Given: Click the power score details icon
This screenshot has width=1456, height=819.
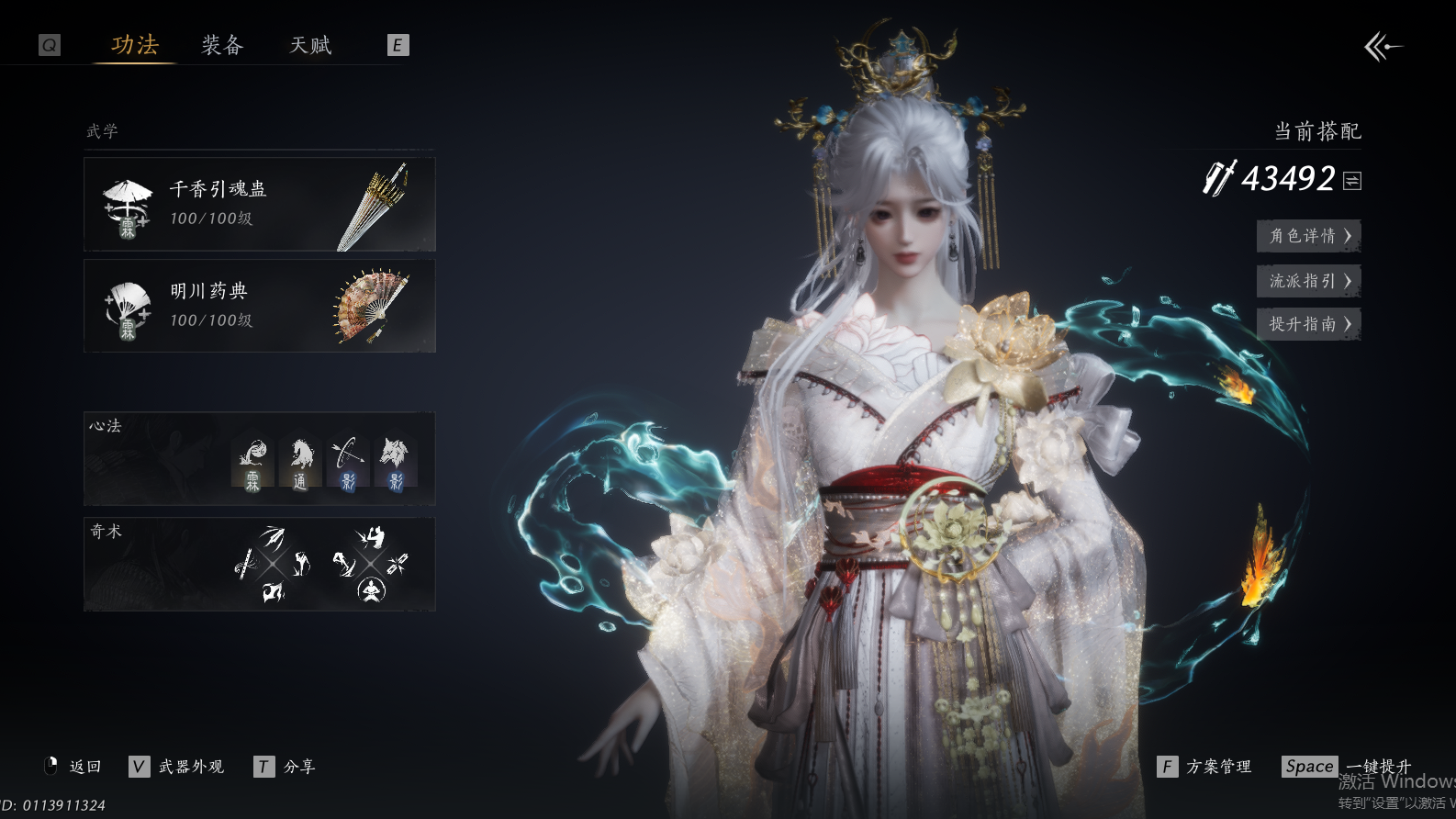Looking at the screenshot, I should [1352, 181].
